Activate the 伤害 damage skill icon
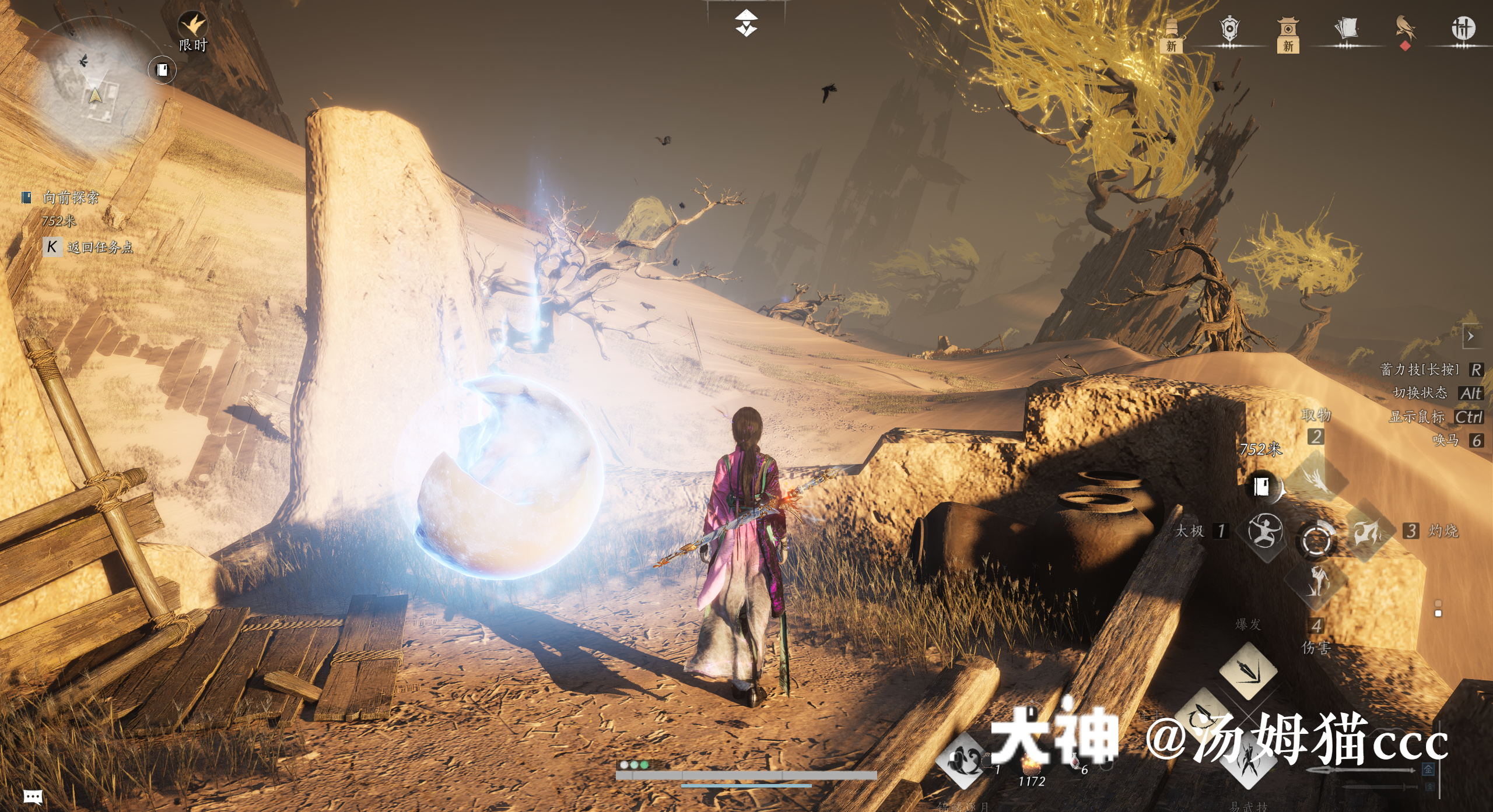 click(1316, 581)
